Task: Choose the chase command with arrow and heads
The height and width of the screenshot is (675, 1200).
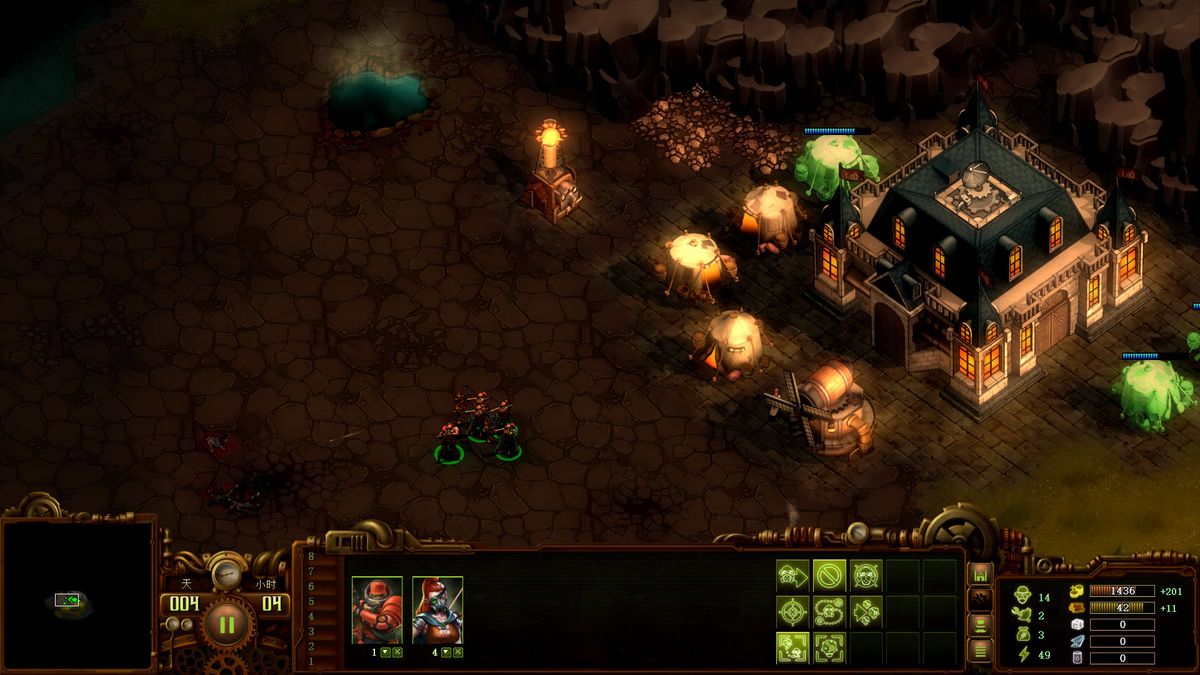Action: (x=866, y=611)
